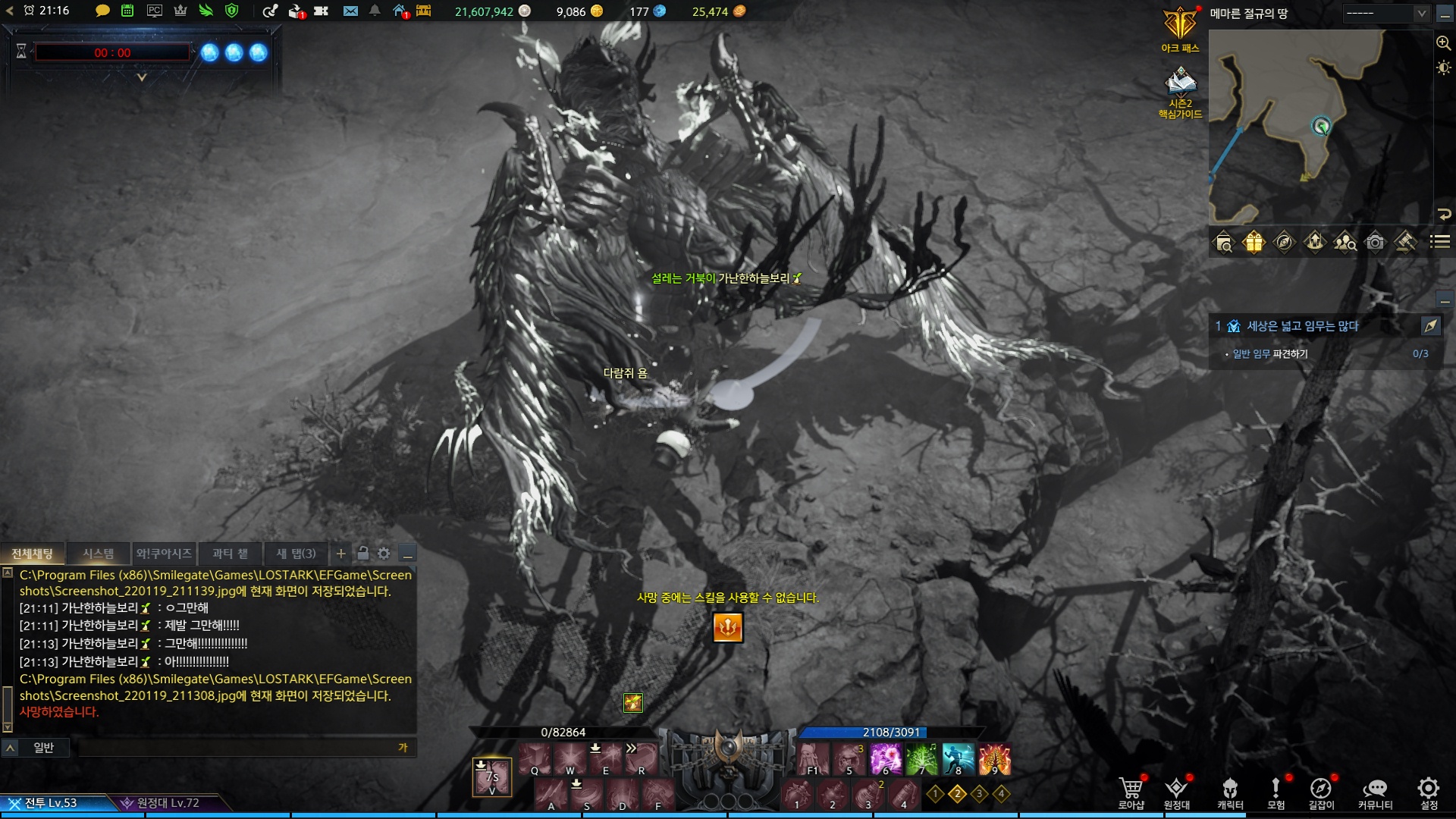The image size is (1456, 819).
Task: Click the orange resurrection icon
Action: click(727, 627)
